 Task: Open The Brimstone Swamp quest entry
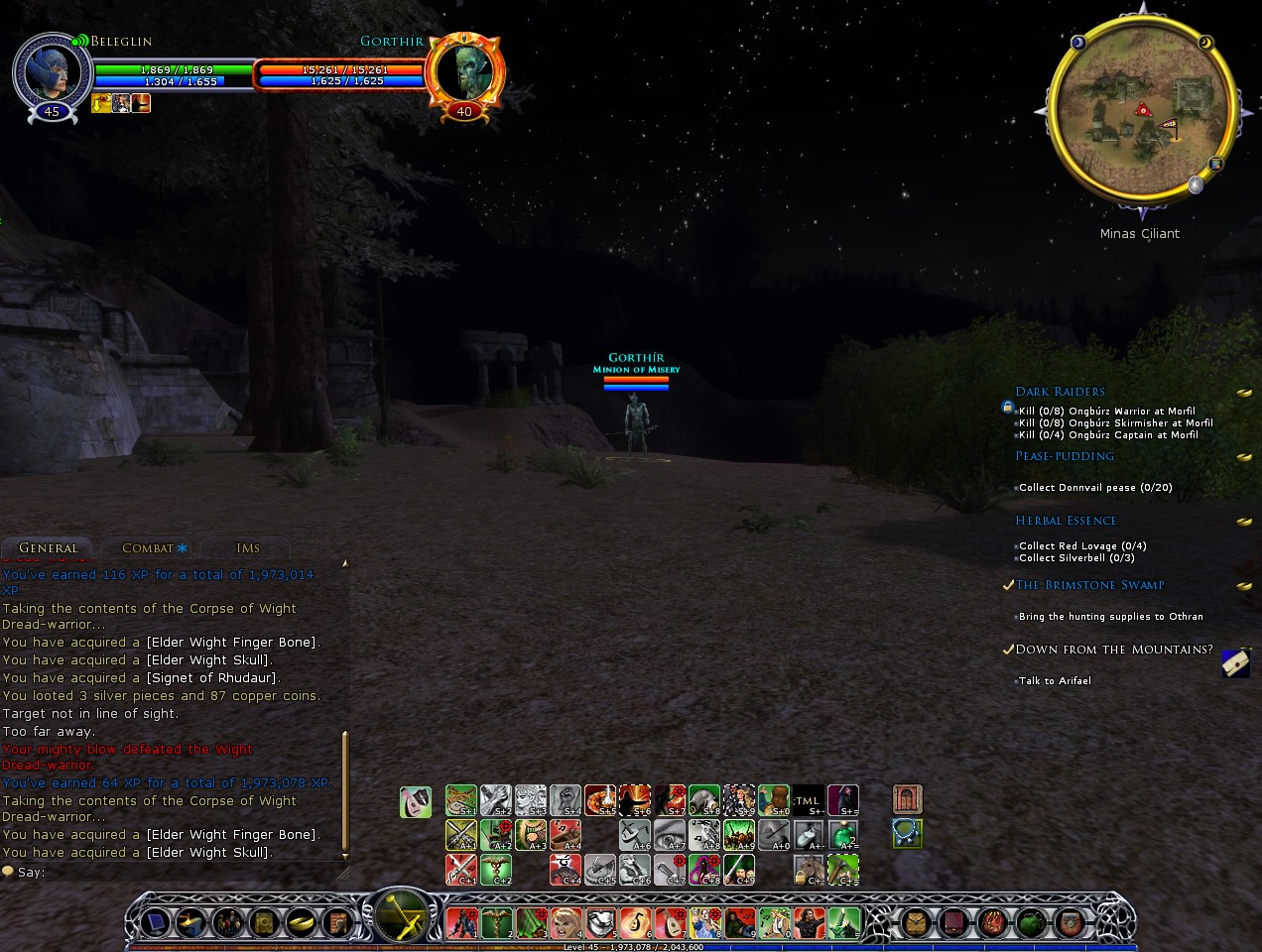pyautogui.click(x=1089, y=585)
